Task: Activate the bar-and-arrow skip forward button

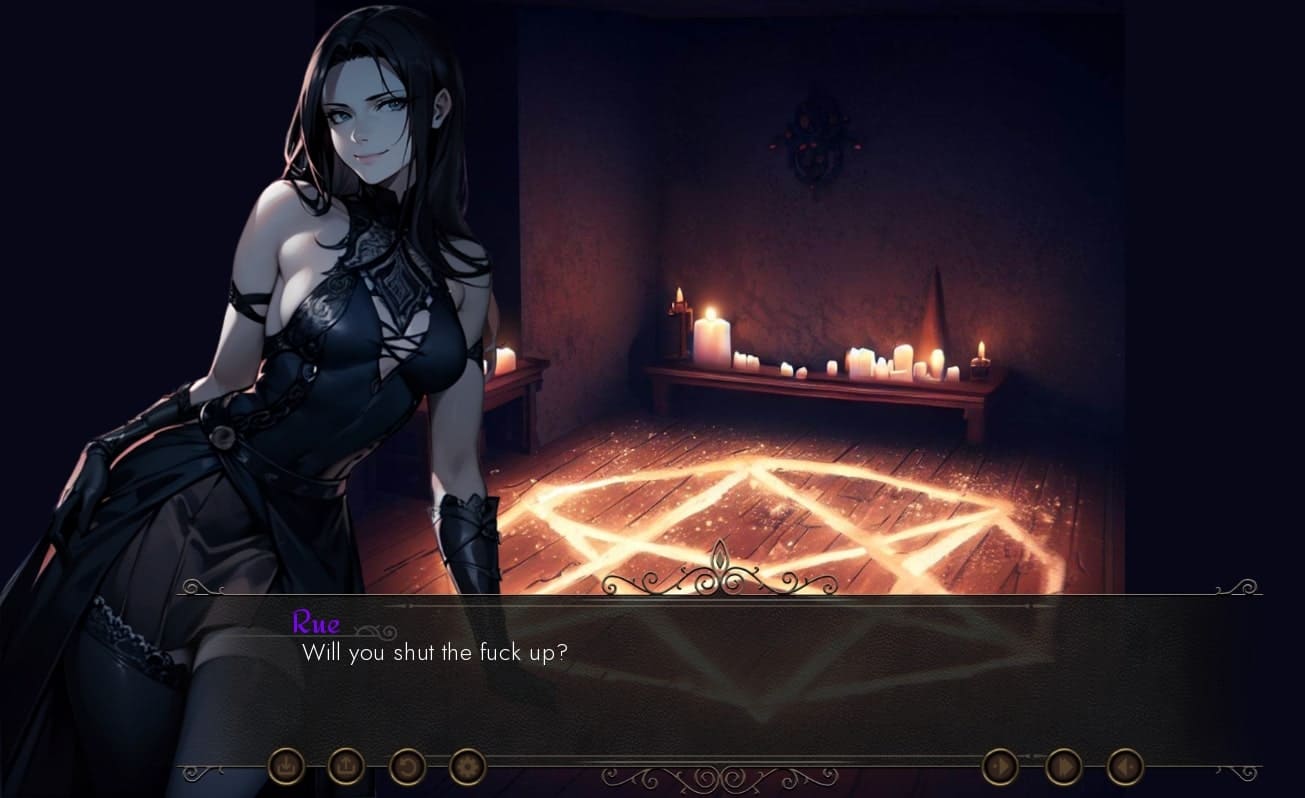Action: pyautogui.click(x=1063, y=767)
